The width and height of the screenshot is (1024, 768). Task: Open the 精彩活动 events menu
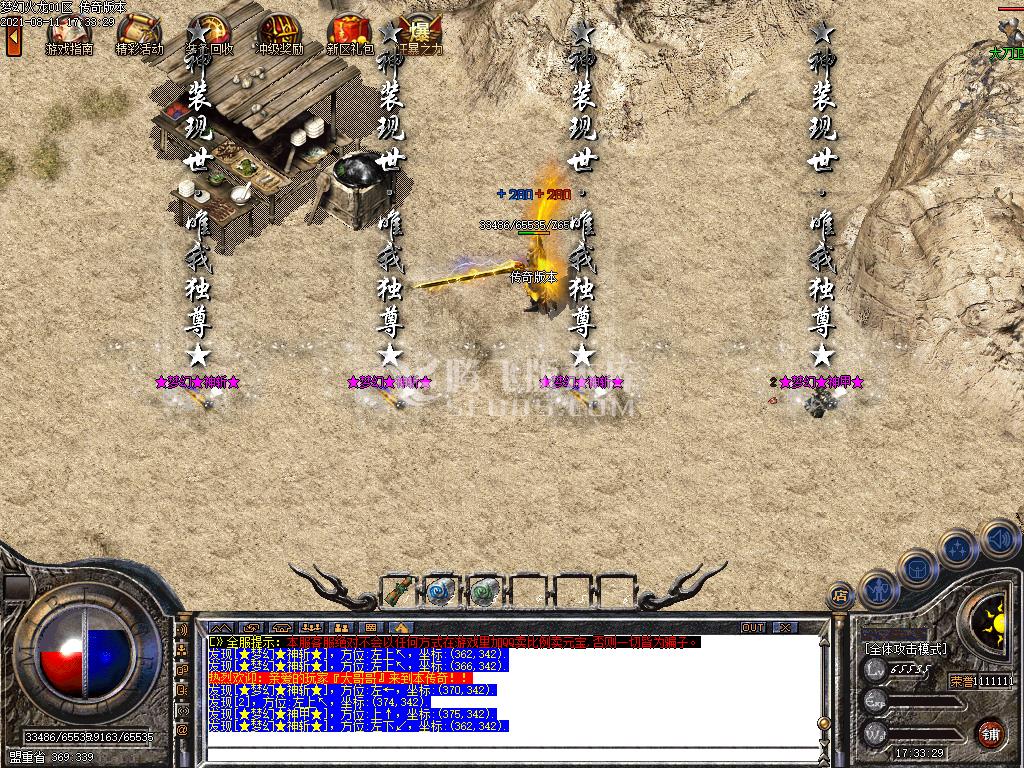click(139, 34)
